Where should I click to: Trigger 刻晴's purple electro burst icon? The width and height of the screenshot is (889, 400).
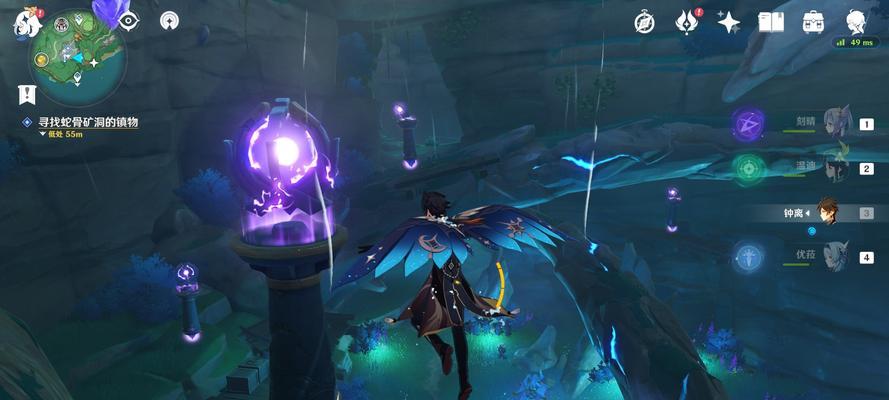747,124
